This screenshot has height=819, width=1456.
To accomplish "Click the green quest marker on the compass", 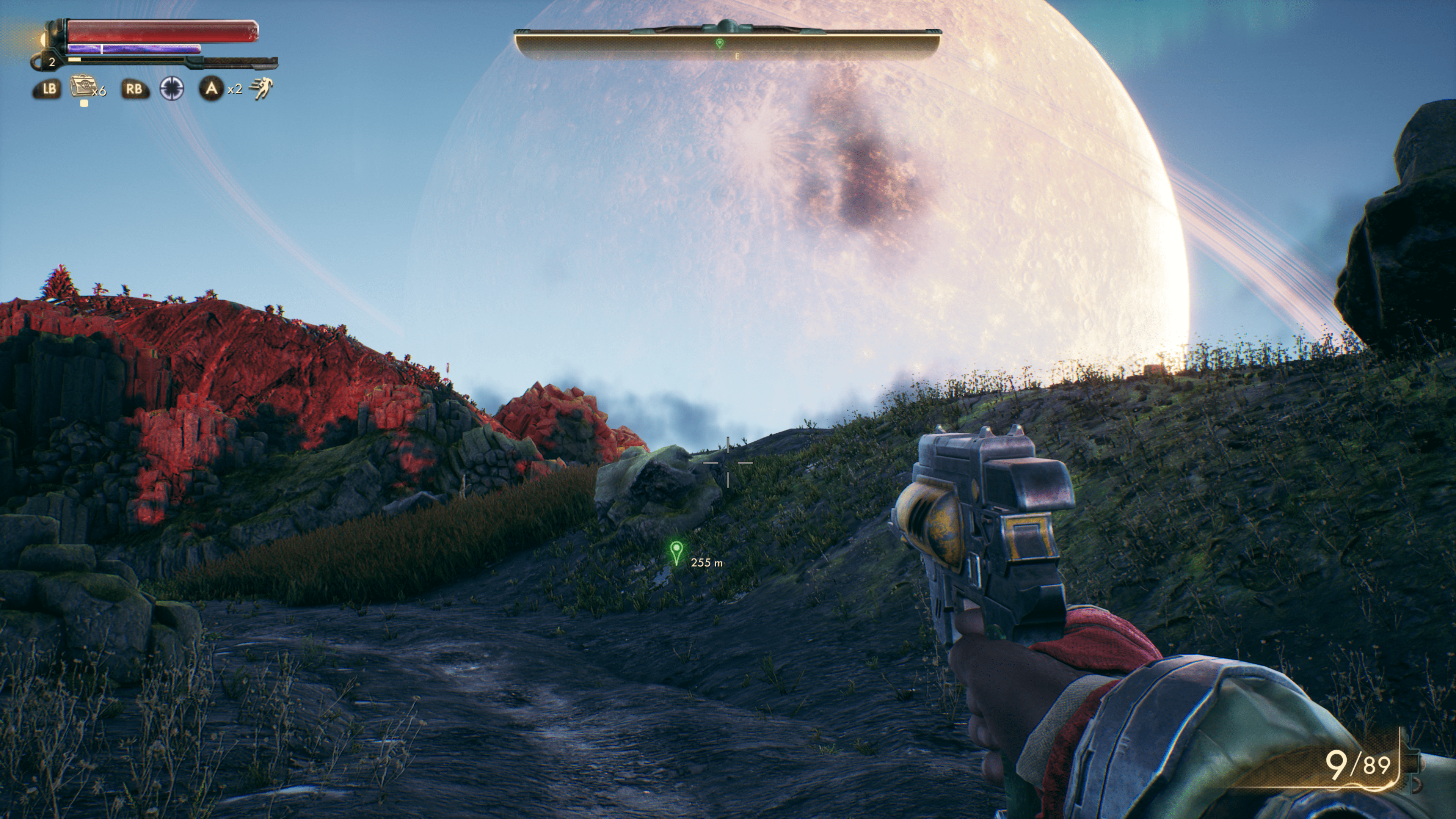I will pyautogui.click(x=719, y=43).
